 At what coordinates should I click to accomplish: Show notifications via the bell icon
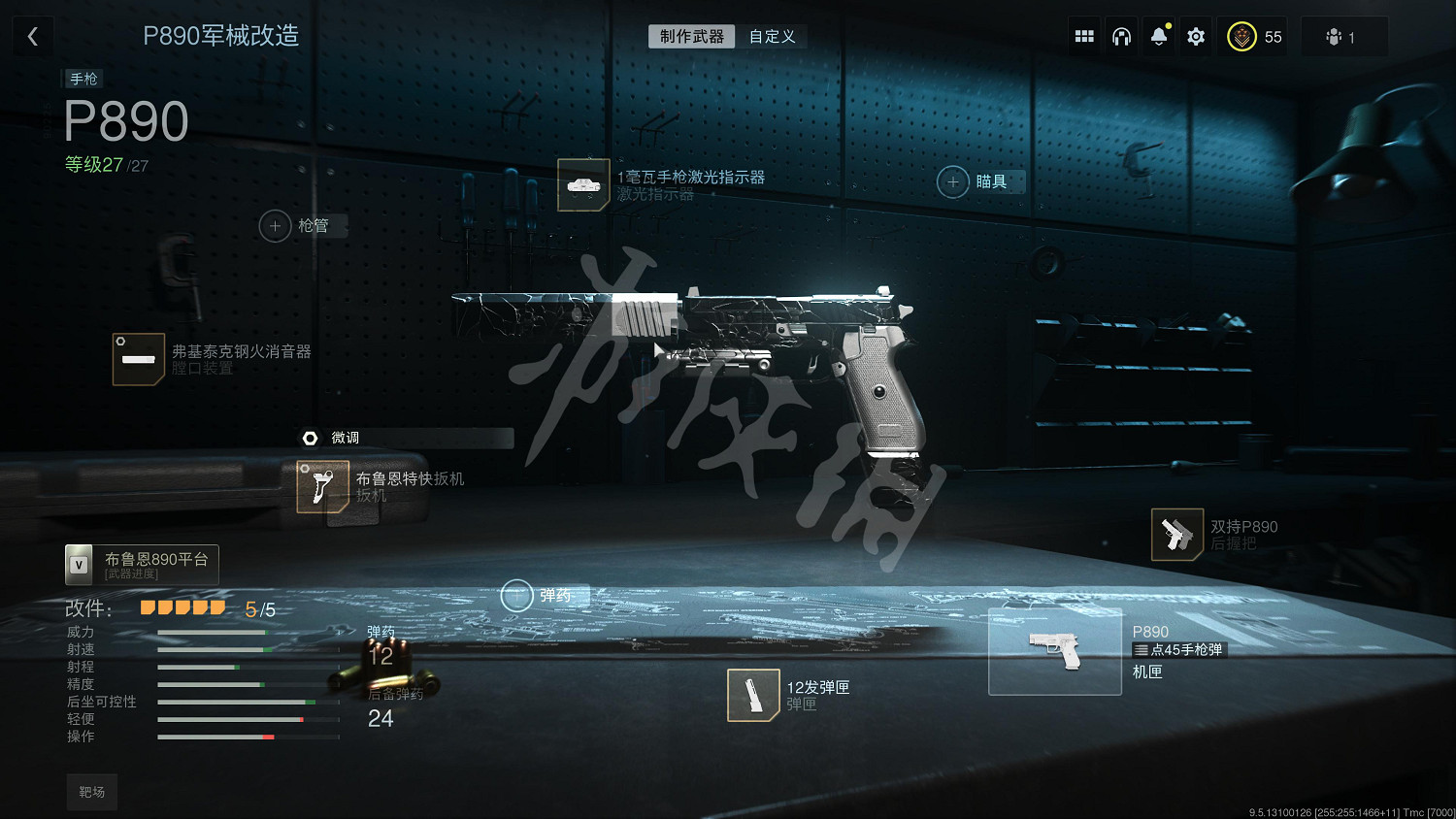[1159, 37]
